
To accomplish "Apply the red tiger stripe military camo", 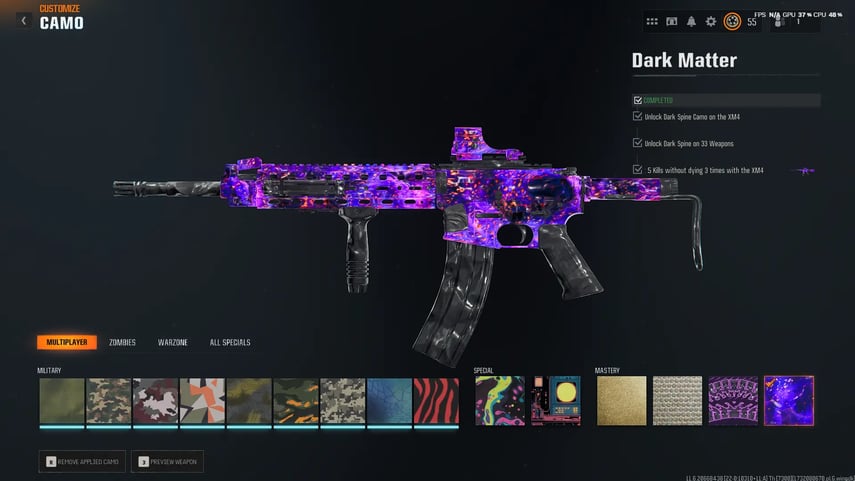I will click(x=436, y=400).
